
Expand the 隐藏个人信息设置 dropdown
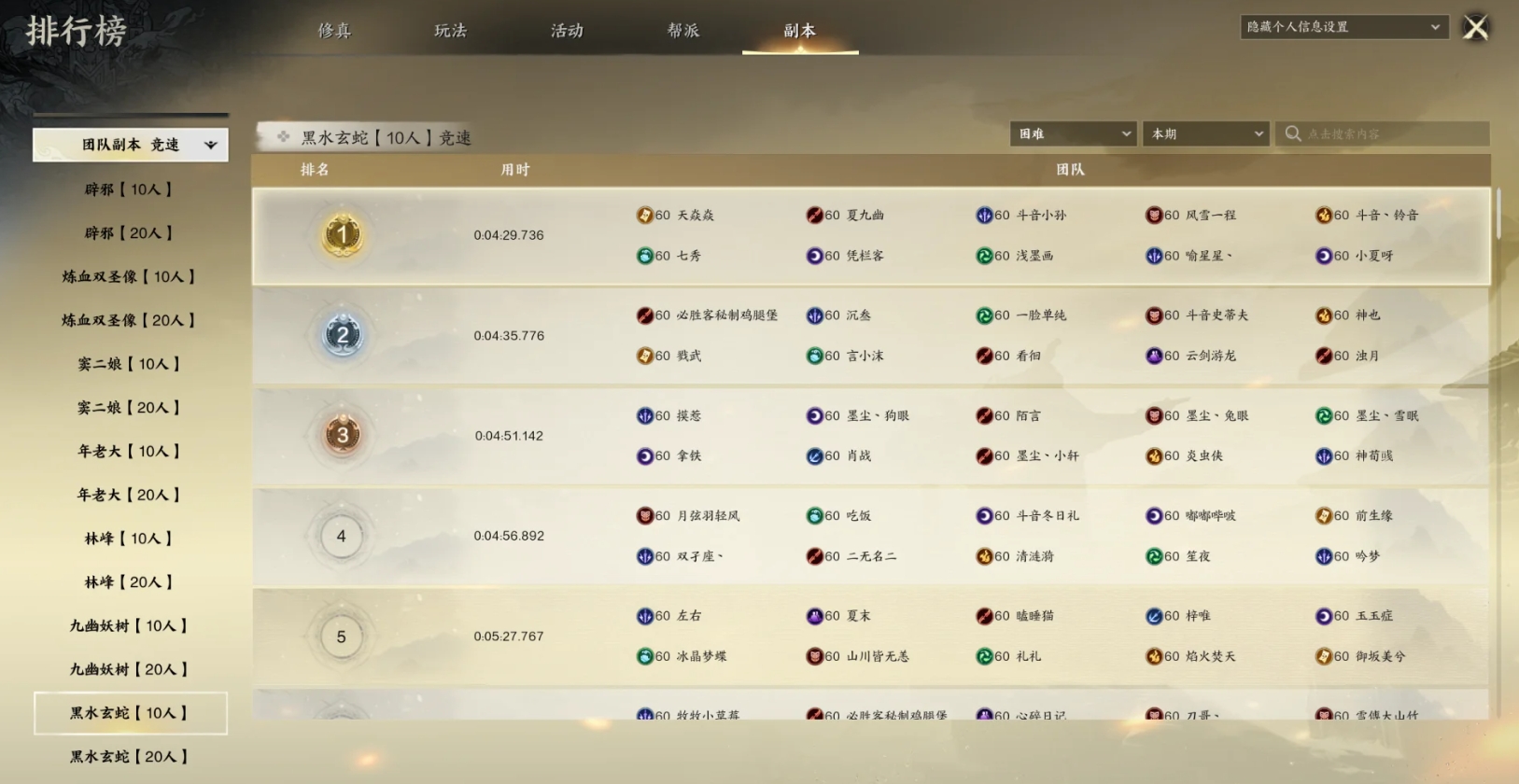(x=1343, y=26)
